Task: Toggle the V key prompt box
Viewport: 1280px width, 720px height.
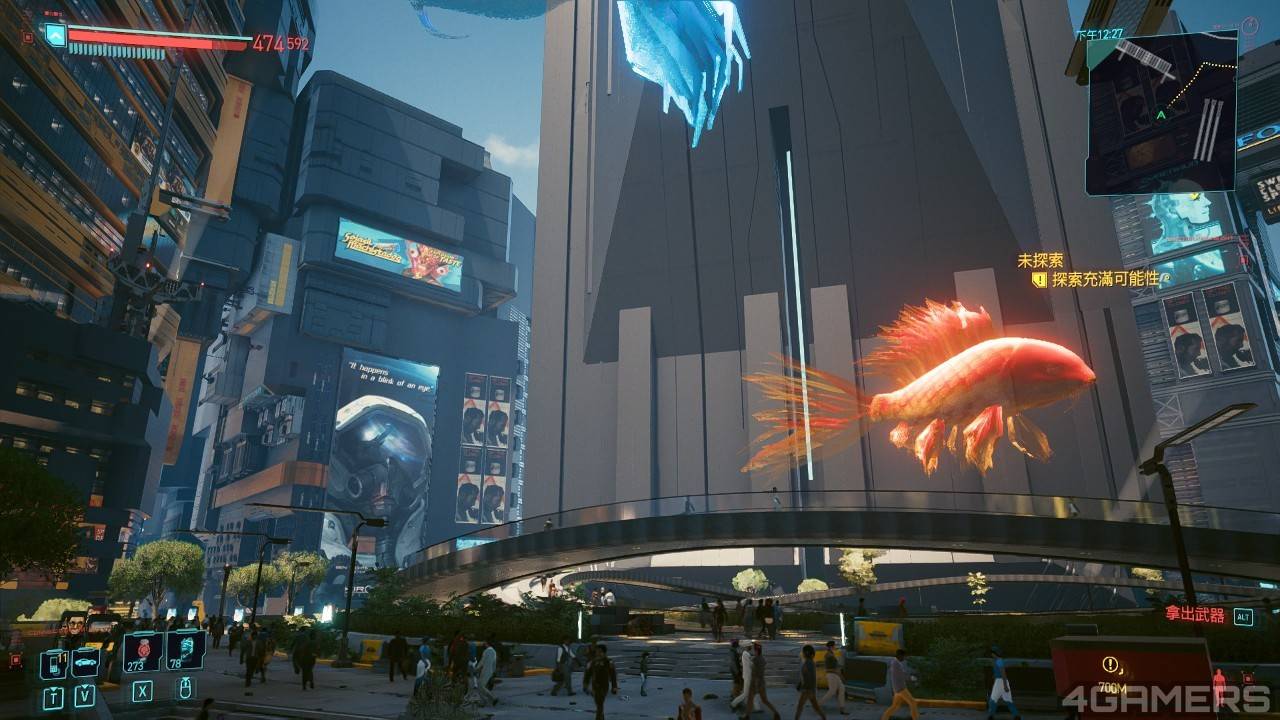Action: pos(84,694)
